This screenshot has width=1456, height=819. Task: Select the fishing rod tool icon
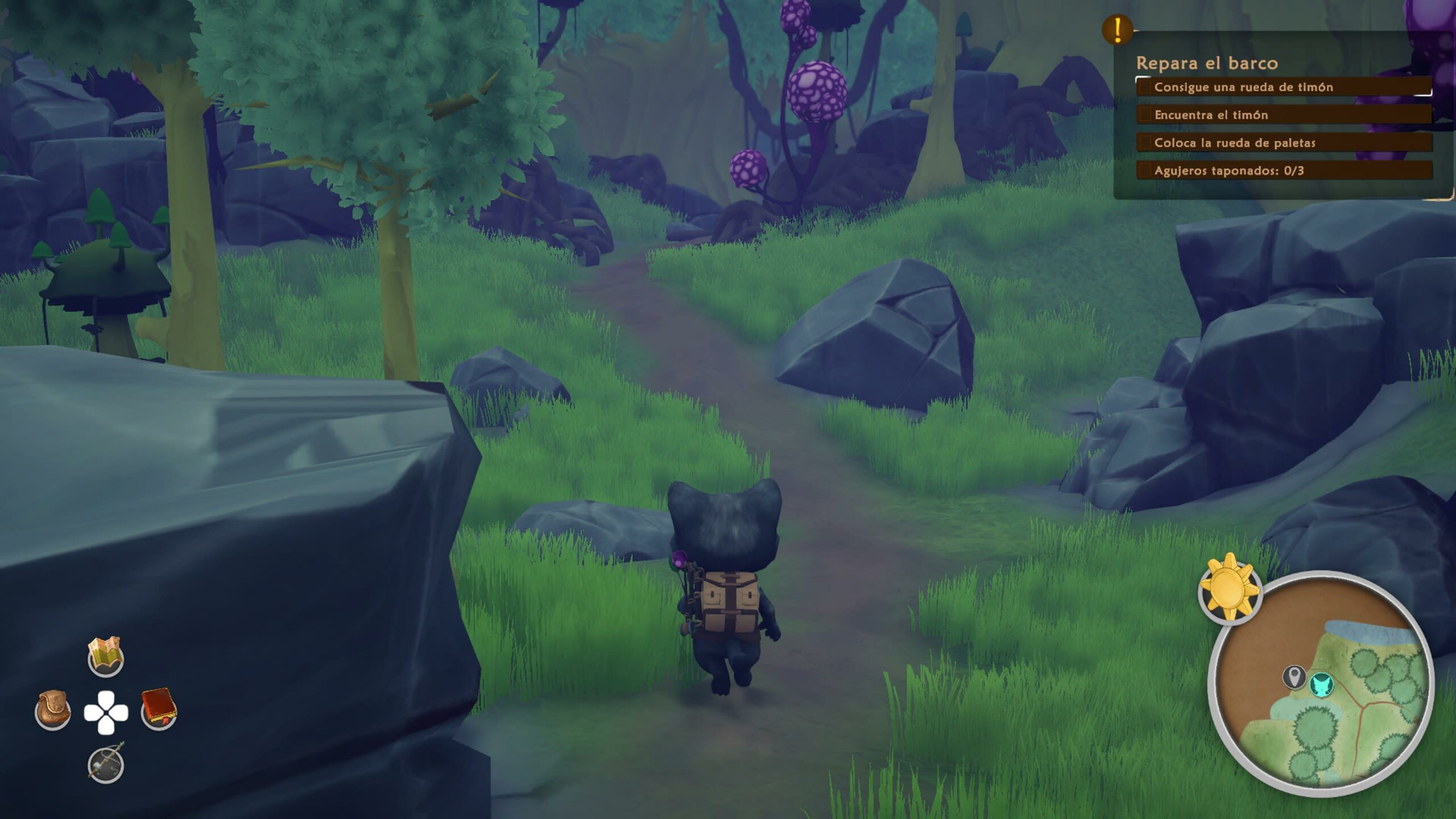pos(106,763)
